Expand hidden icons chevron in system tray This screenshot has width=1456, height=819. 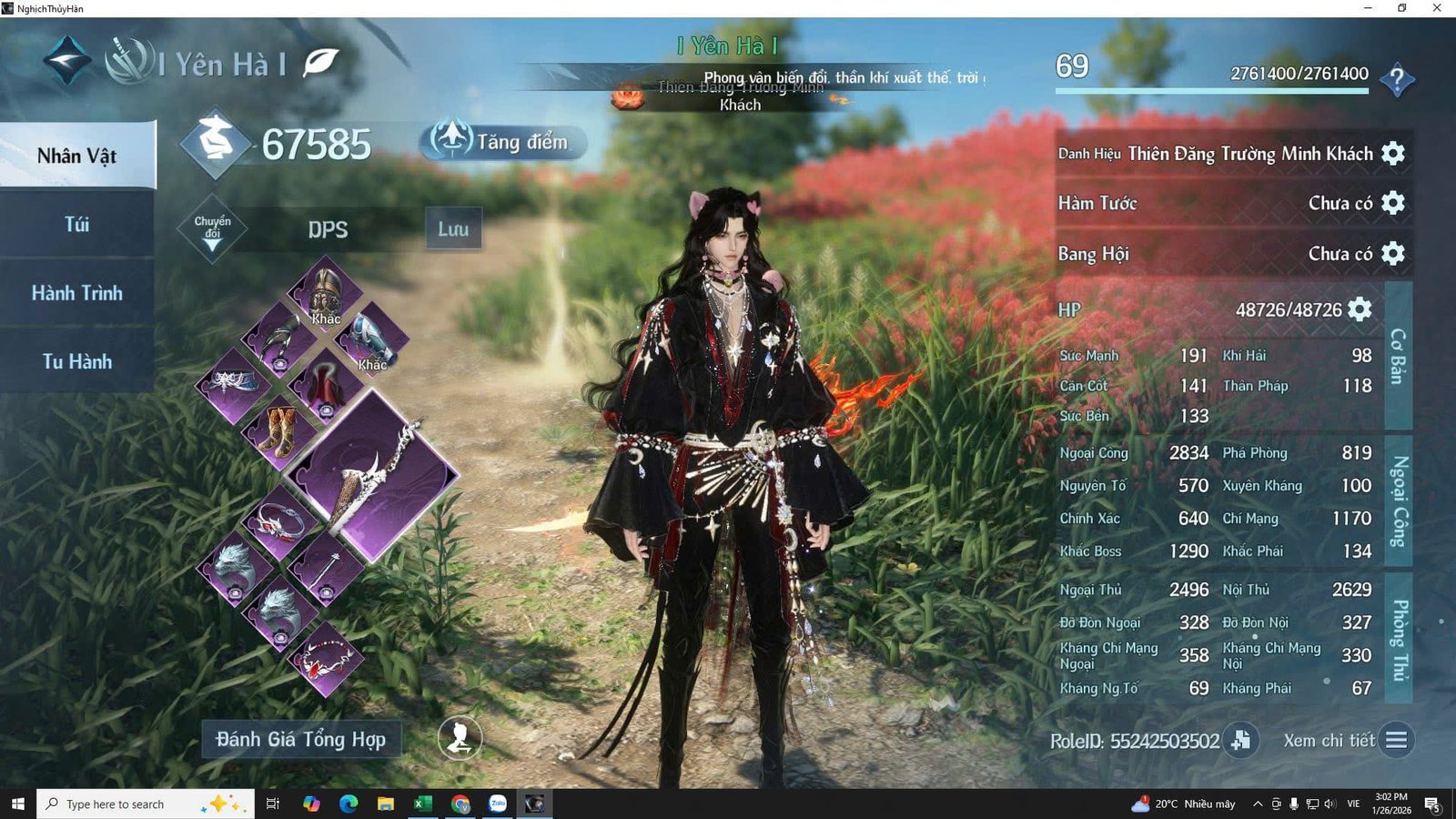click(1257, 804)
